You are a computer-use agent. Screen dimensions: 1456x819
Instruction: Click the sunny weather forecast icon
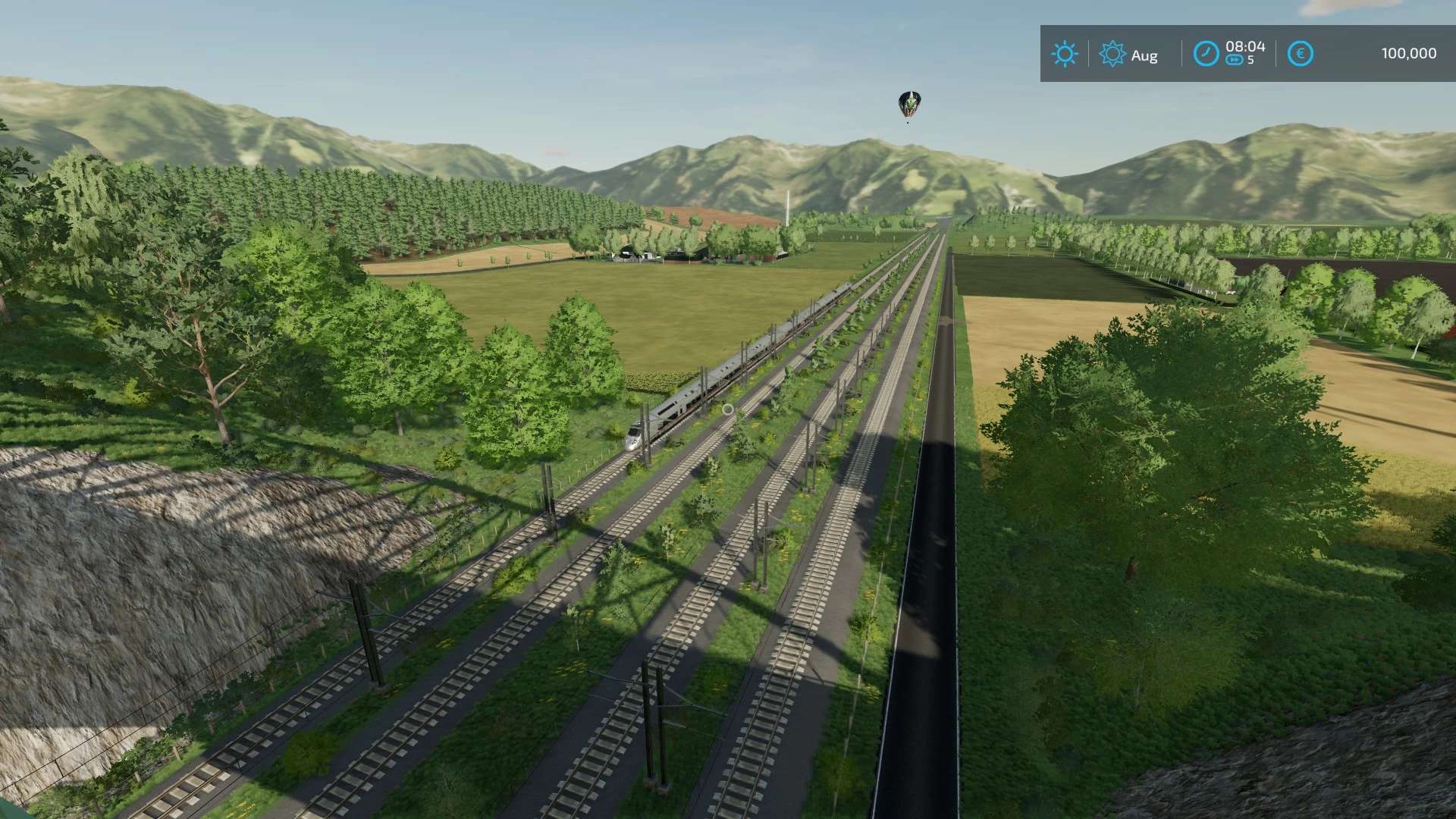pos(1064,54)
